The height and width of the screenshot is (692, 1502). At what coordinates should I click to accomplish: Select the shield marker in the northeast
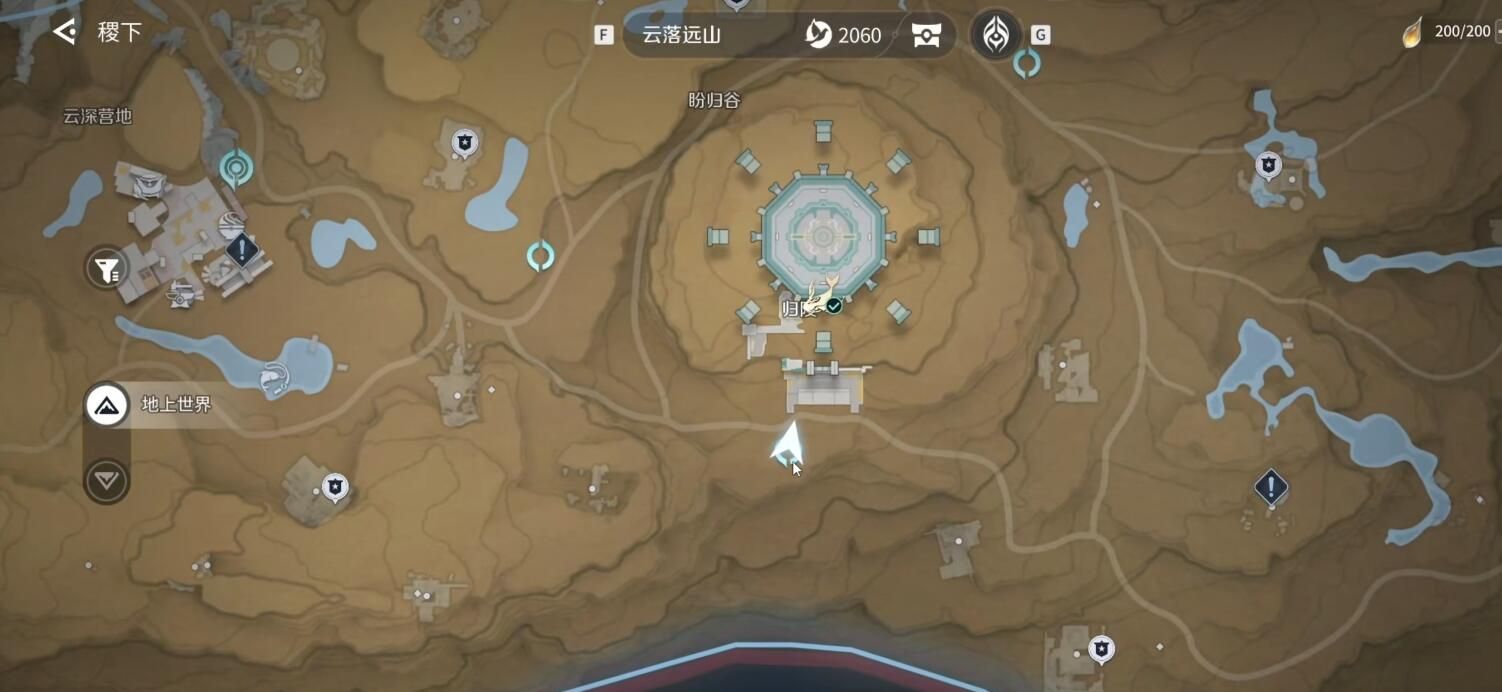(x=1268, y=164)
